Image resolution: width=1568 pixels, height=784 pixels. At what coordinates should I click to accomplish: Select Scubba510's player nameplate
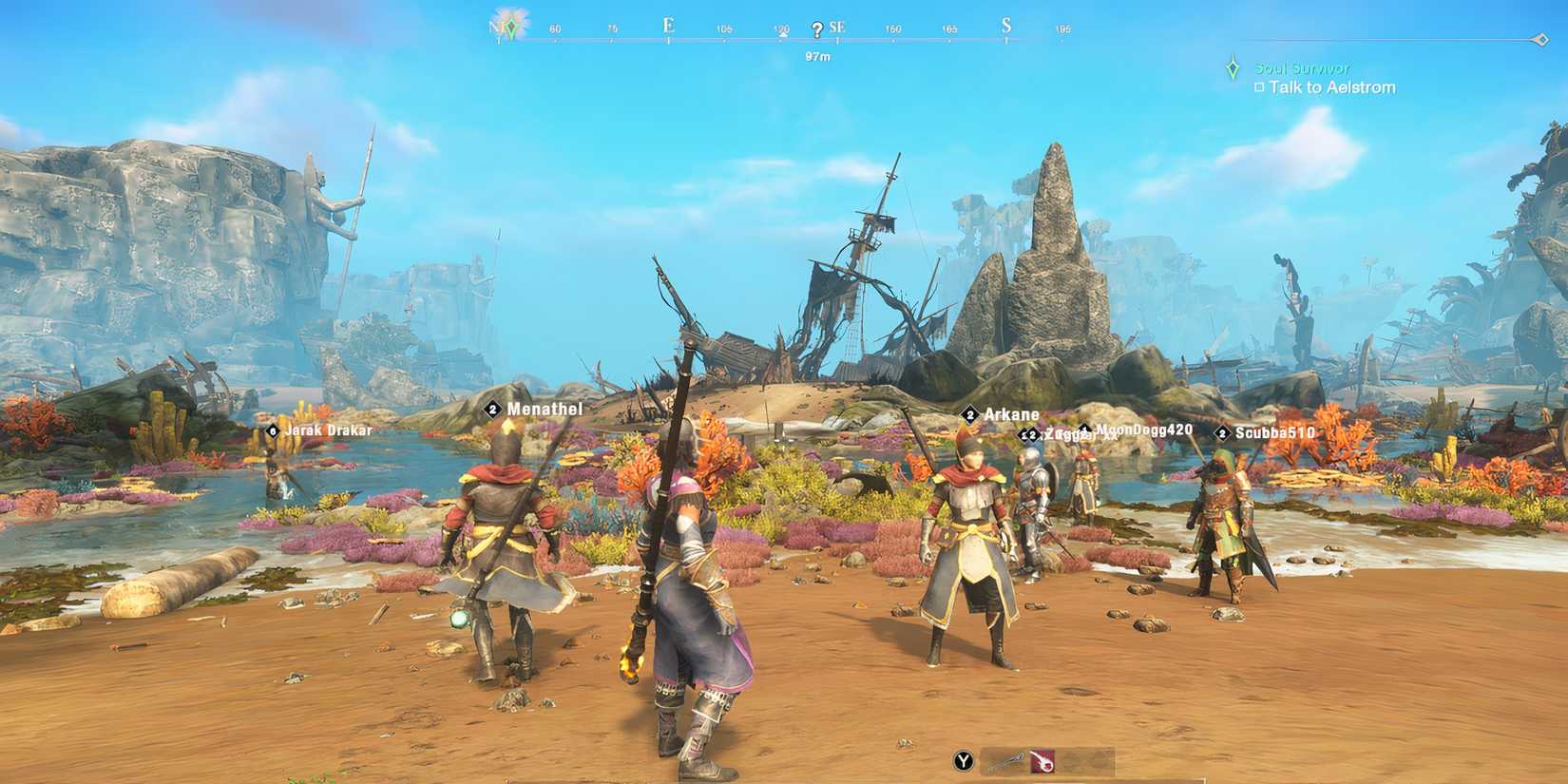(x=1274, y=433)
